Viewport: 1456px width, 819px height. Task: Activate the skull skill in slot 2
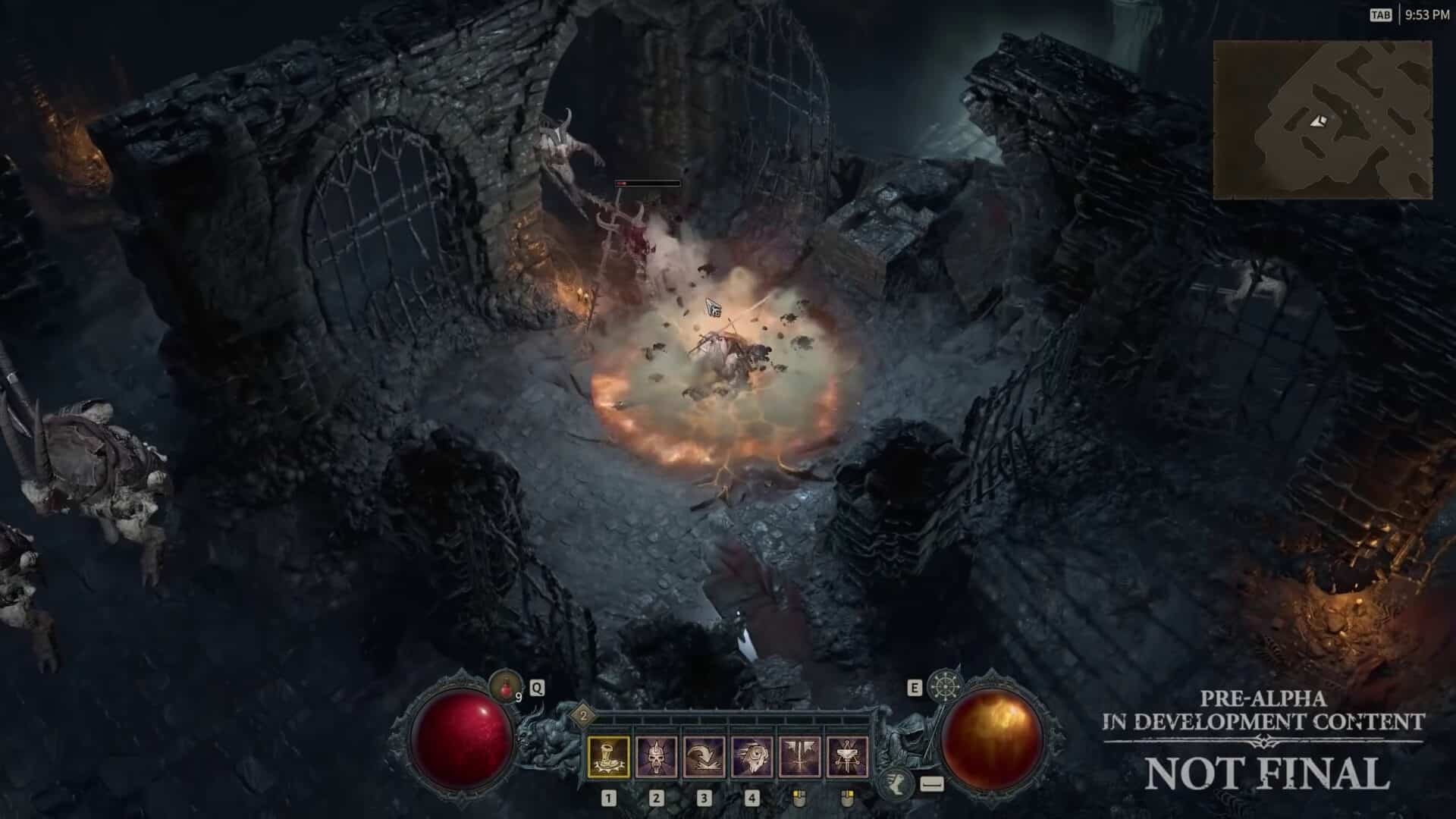[x=656, y=757]
